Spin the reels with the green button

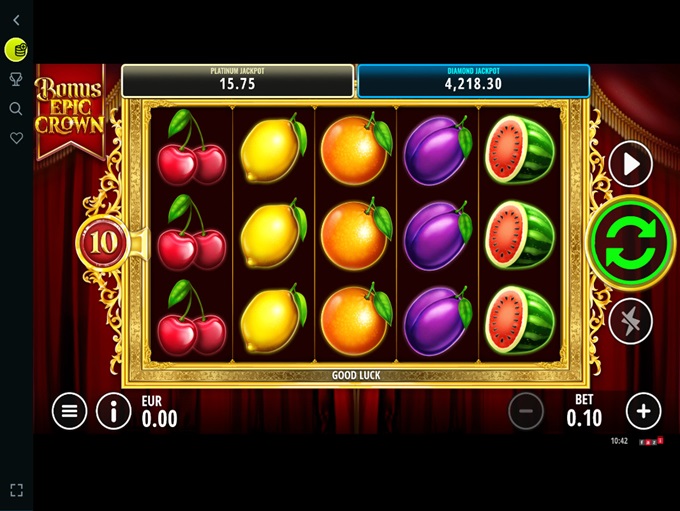click(x=631, y=243)
